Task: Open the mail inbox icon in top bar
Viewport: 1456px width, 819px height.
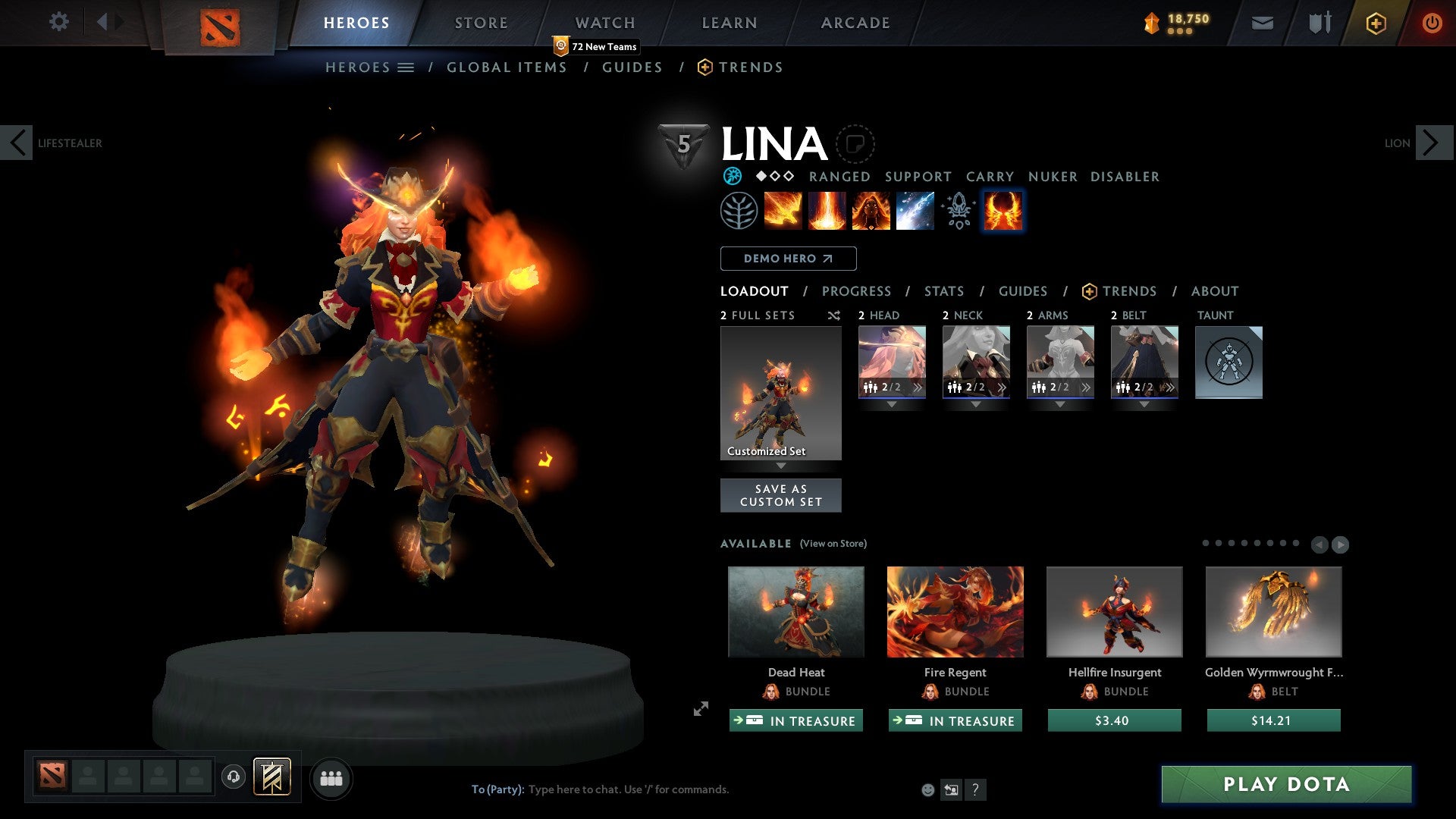Action: click(1262, 23)
